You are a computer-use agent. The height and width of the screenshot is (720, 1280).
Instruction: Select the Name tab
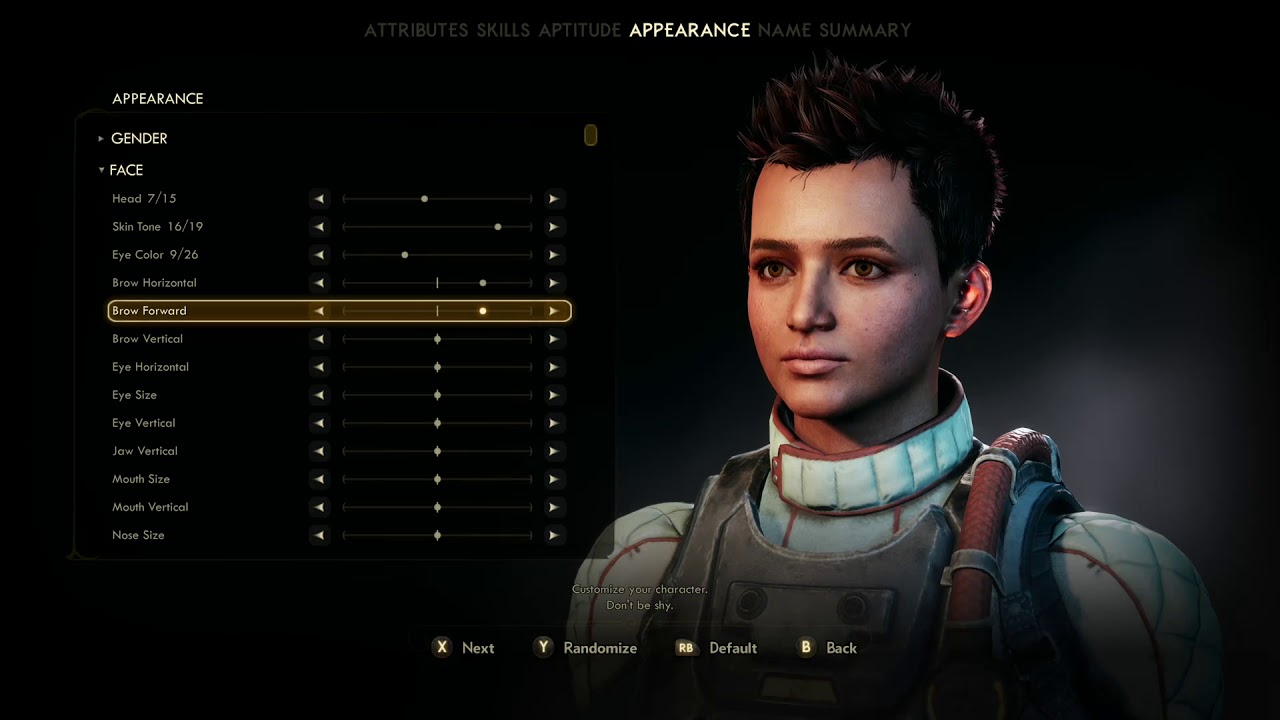click(x=785, y=30)
